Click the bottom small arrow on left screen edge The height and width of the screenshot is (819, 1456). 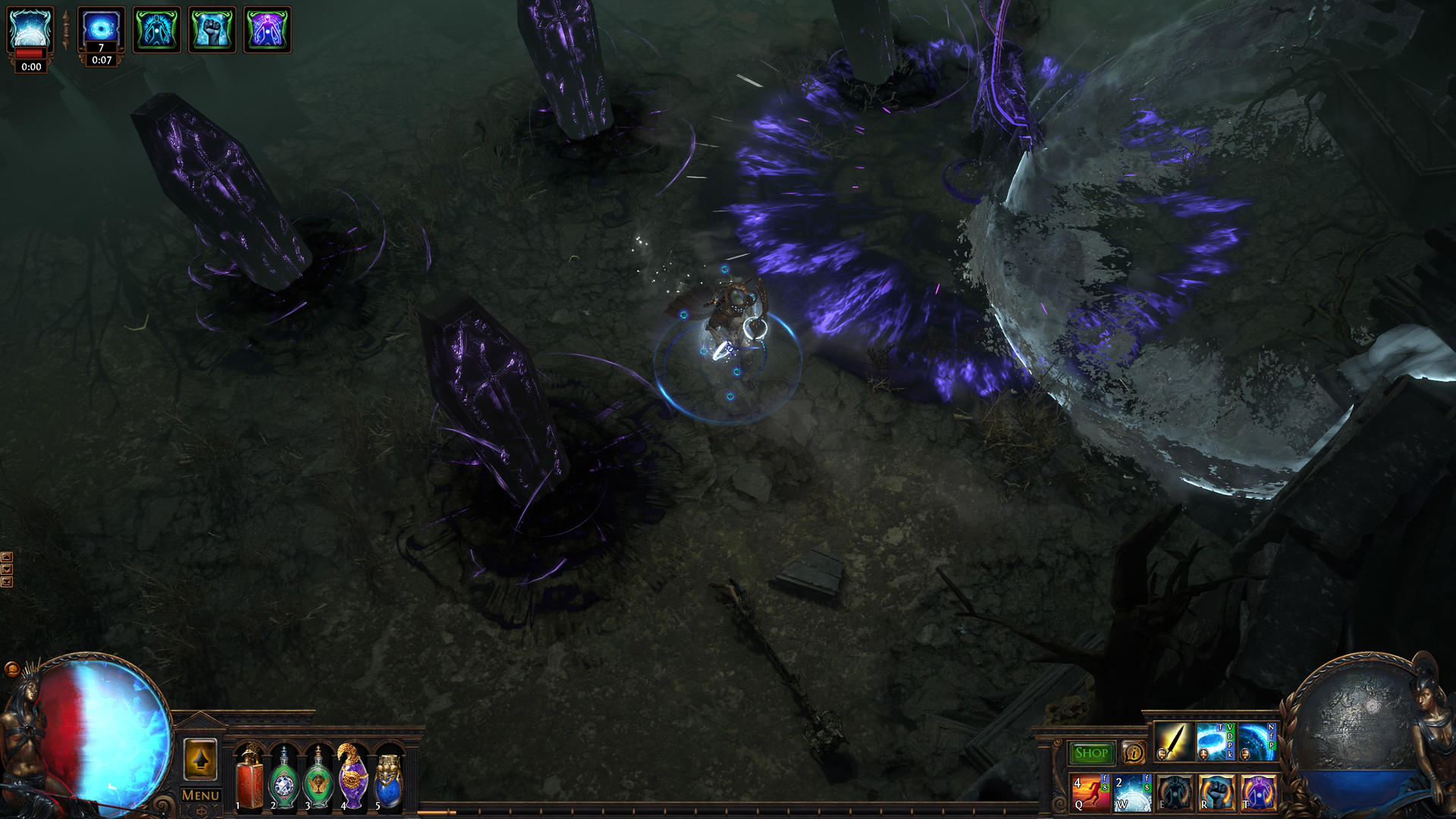point(7,582)
